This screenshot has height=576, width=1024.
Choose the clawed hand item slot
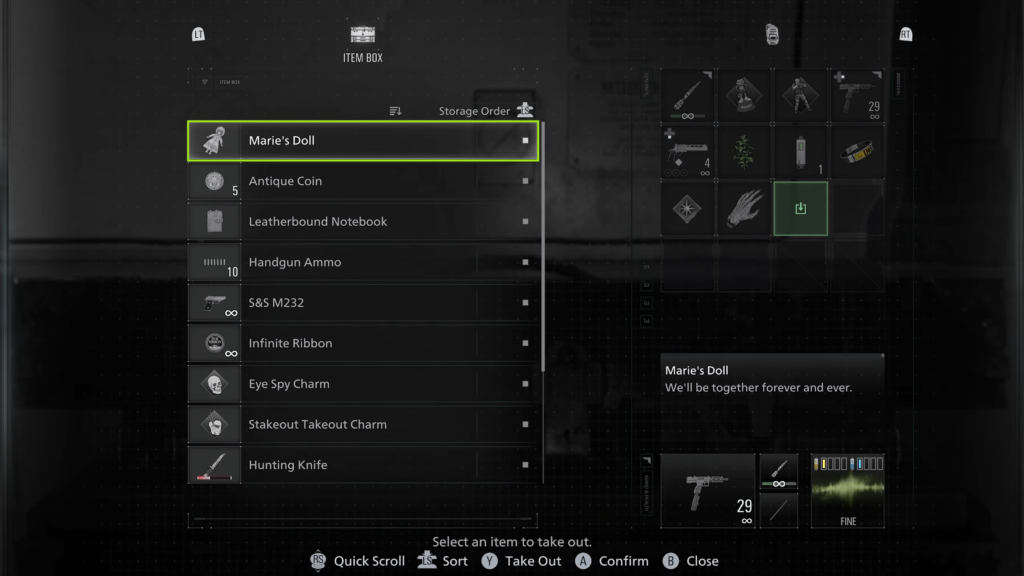744,209
